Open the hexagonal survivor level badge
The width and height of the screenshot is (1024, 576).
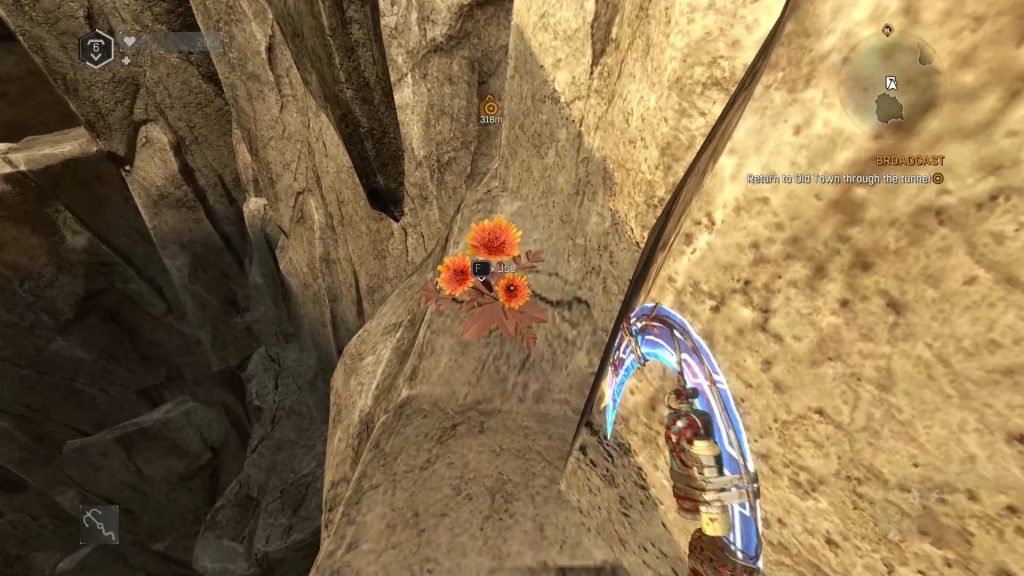point(95,47)
